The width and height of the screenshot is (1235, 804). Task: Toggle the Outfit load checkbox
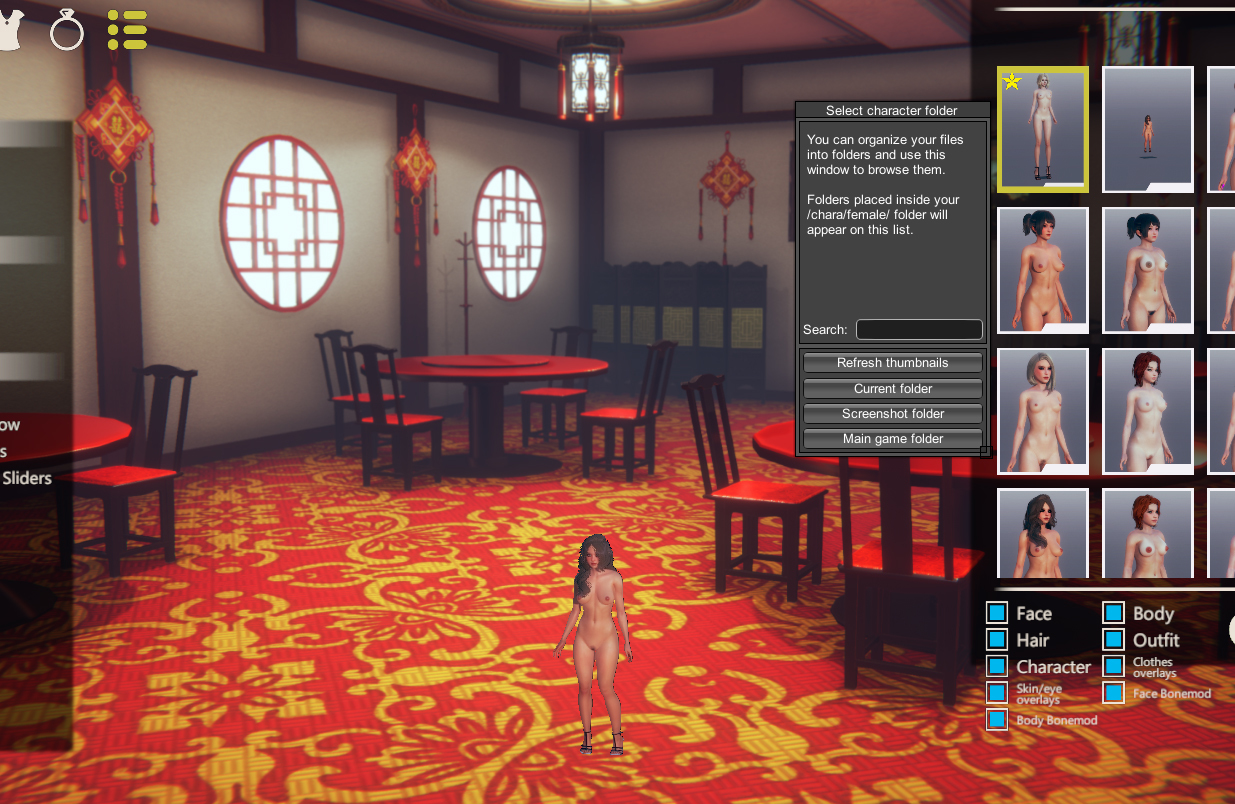click(x=1114, y=640)
